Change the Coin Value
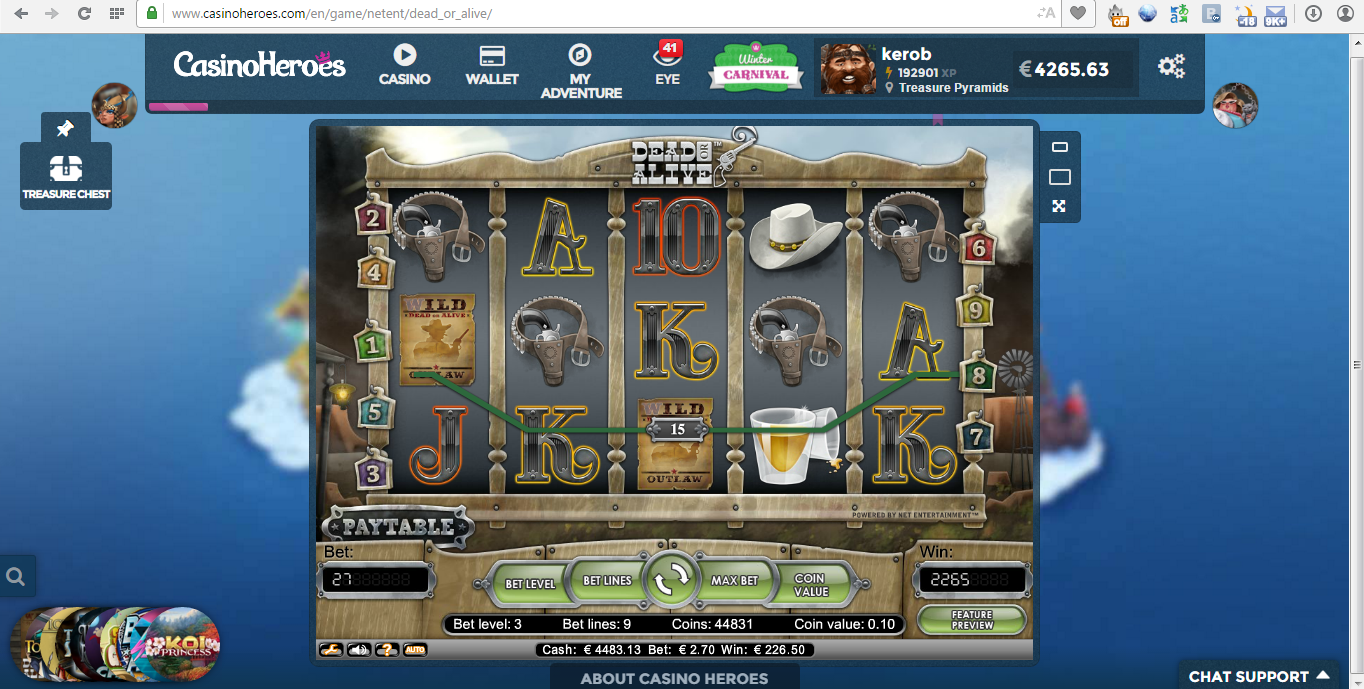 coord(810,584)
